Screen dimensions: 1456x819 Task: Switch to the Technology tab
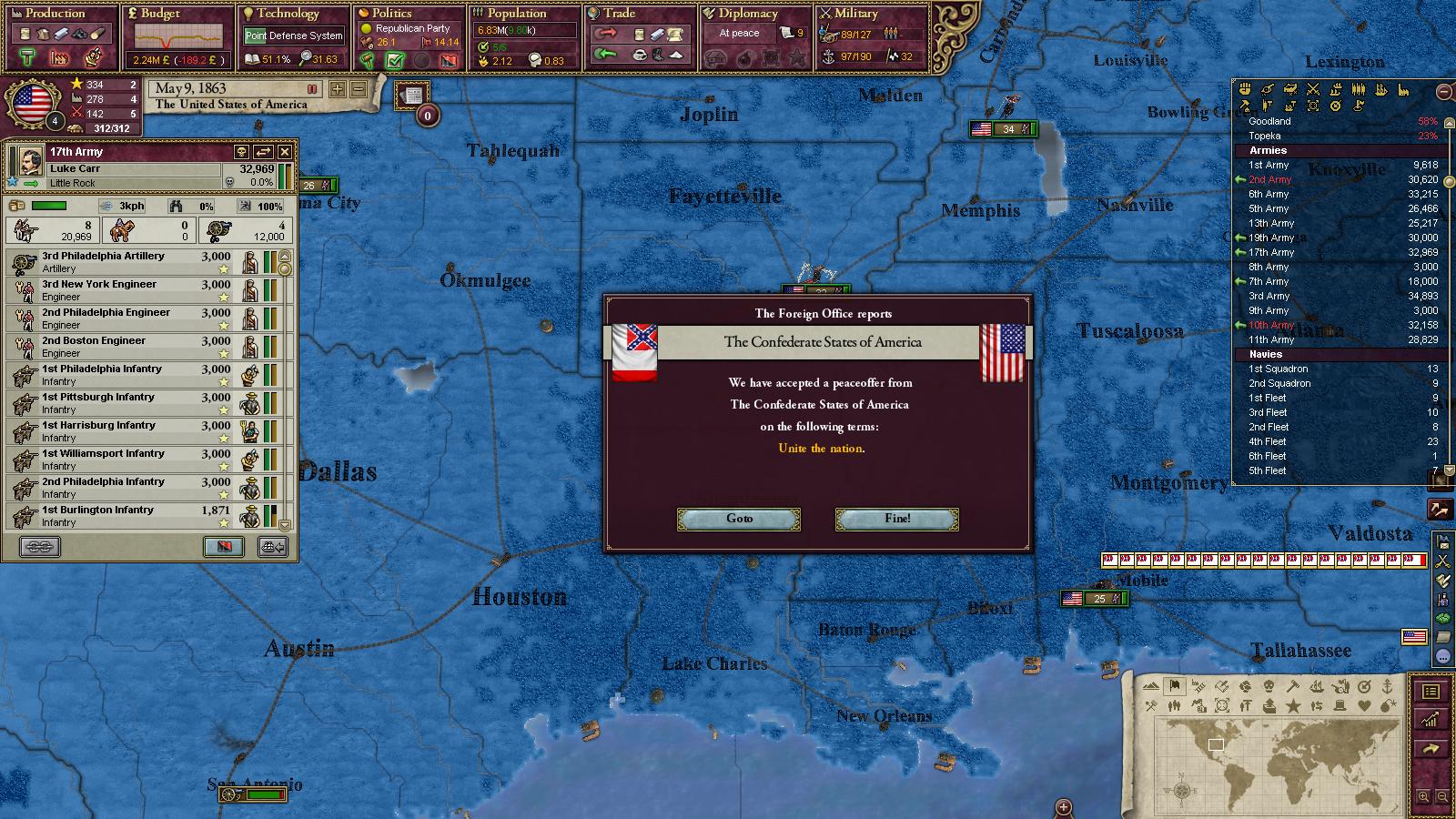288,14
